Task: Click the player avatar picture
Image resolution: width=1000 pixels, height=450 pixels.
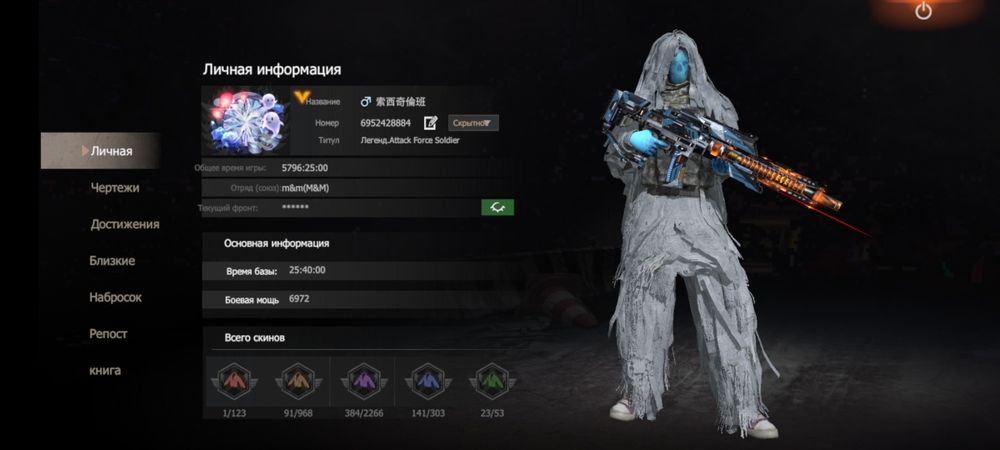Action: [x=244, y=120]
